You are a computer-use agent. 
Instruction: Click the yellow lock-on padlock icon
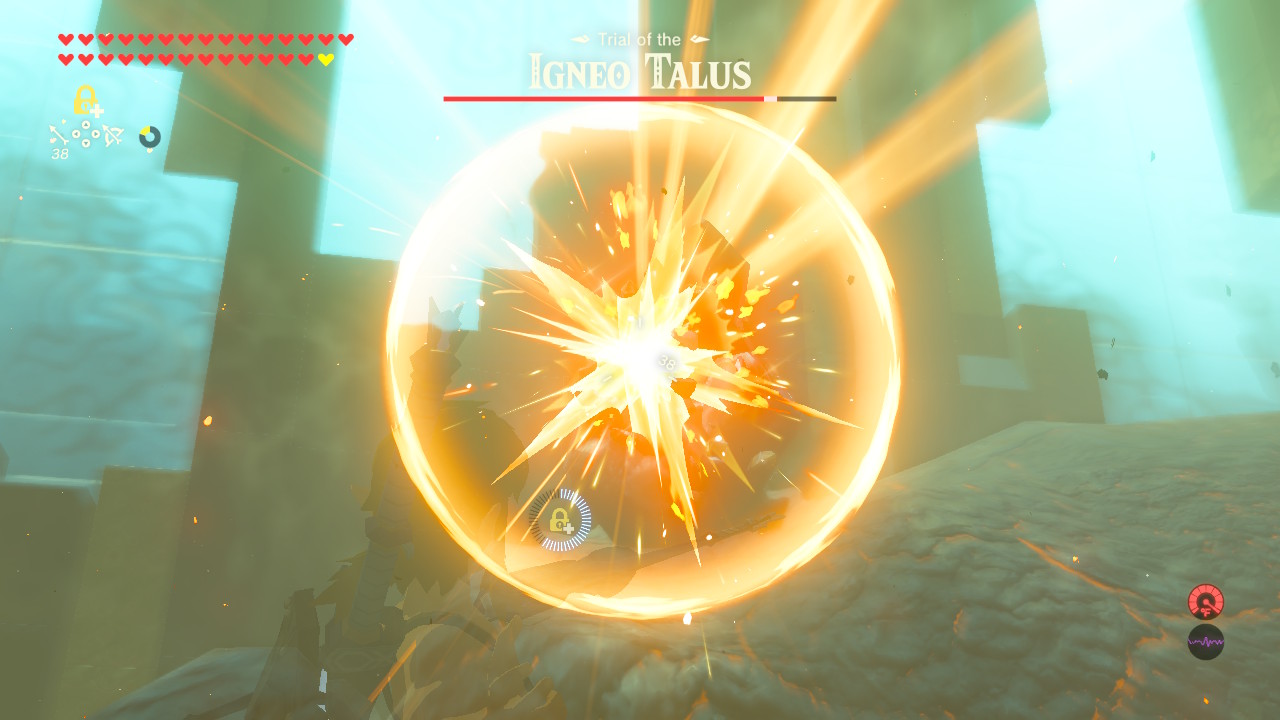point(85,99)
